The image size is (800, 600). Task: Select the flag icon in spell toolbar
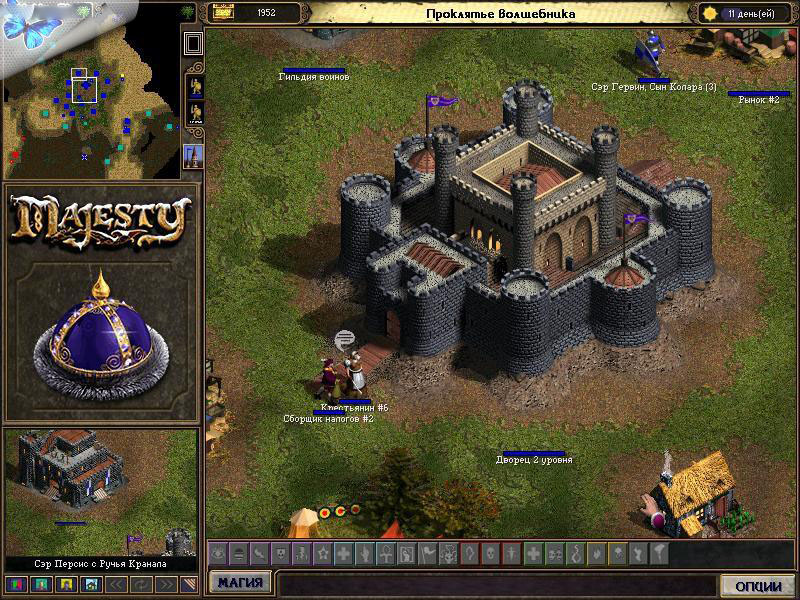tap(426, 552)
